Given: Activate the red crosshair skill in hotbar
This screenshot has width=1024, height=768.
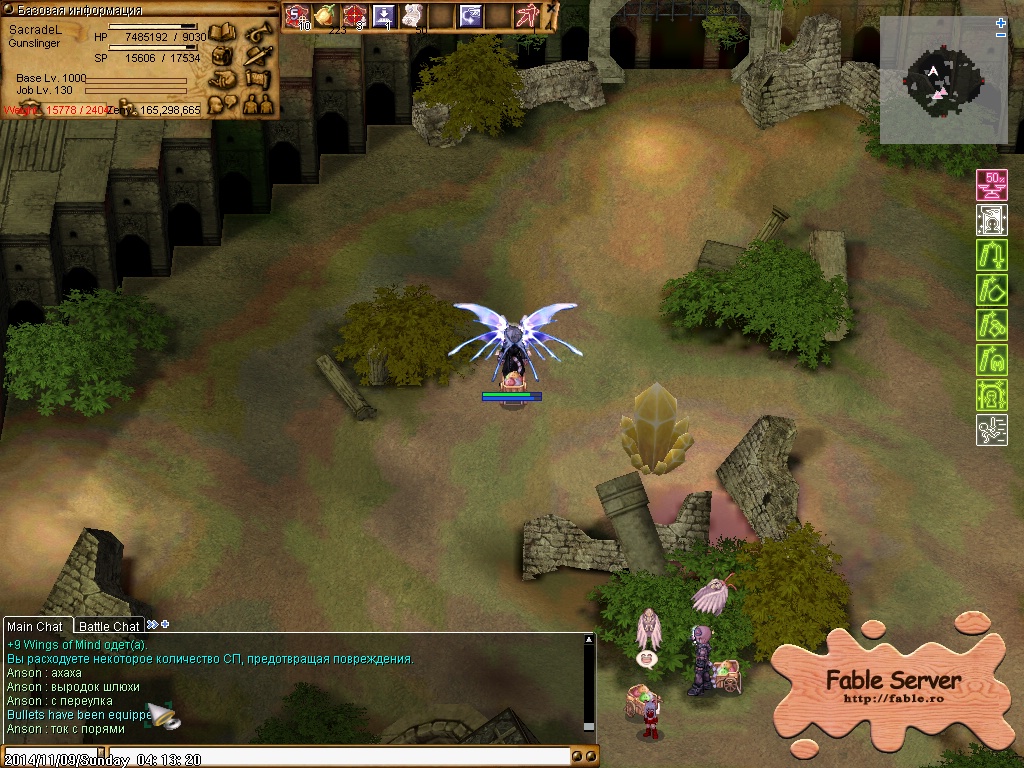Looking at the screenshot, I should (354, 15).
